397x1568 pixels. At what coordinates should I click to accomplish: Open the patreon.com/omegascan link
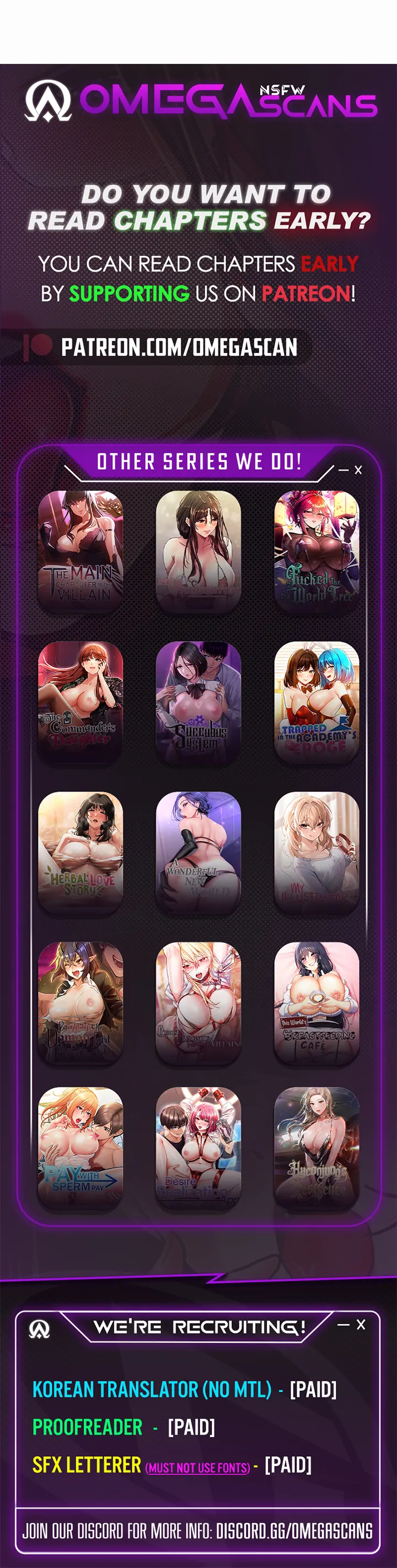pos(178,347)
